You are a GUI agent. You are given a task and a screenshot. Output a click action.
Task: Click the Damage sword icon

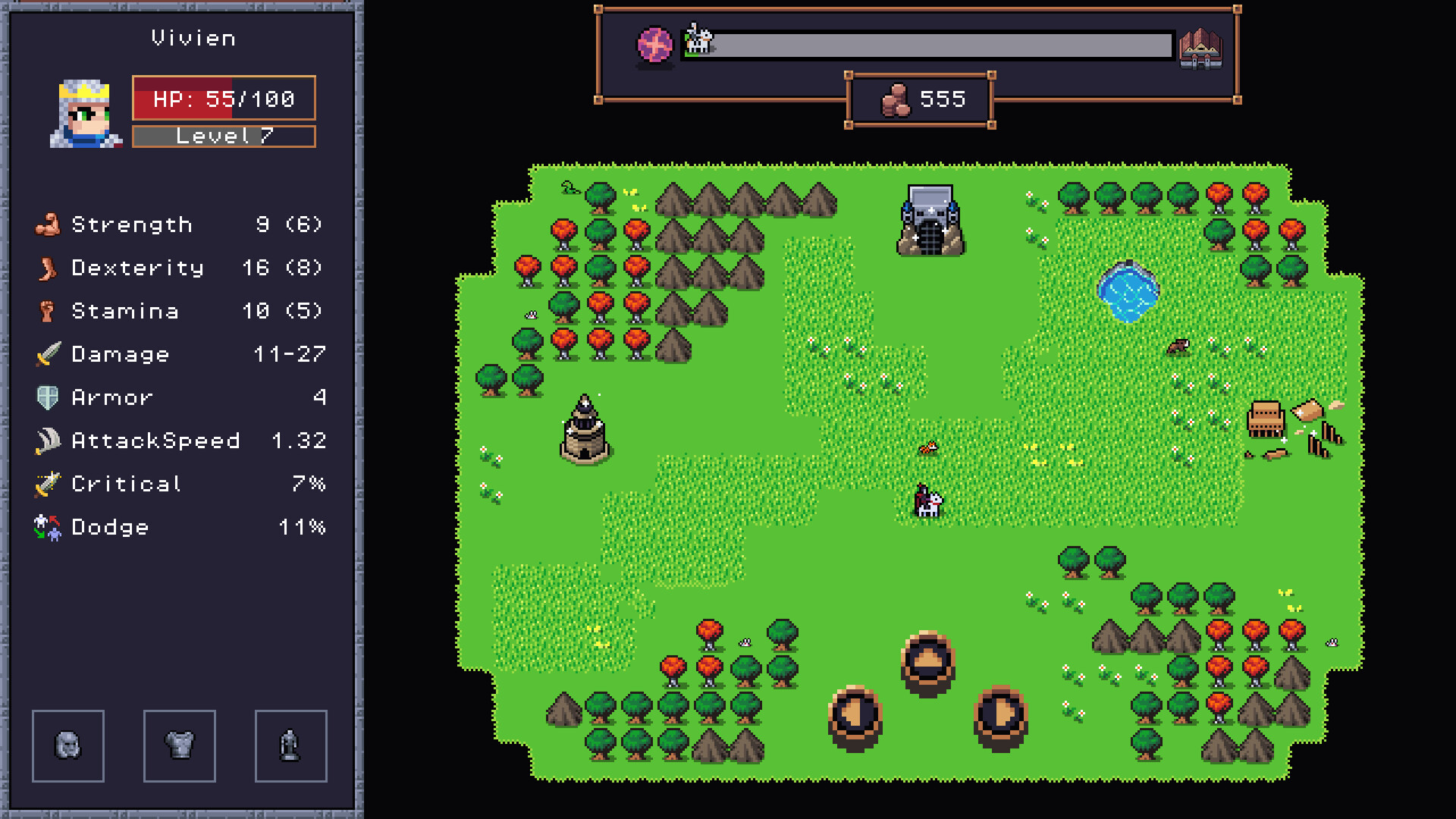pos(47,353)
